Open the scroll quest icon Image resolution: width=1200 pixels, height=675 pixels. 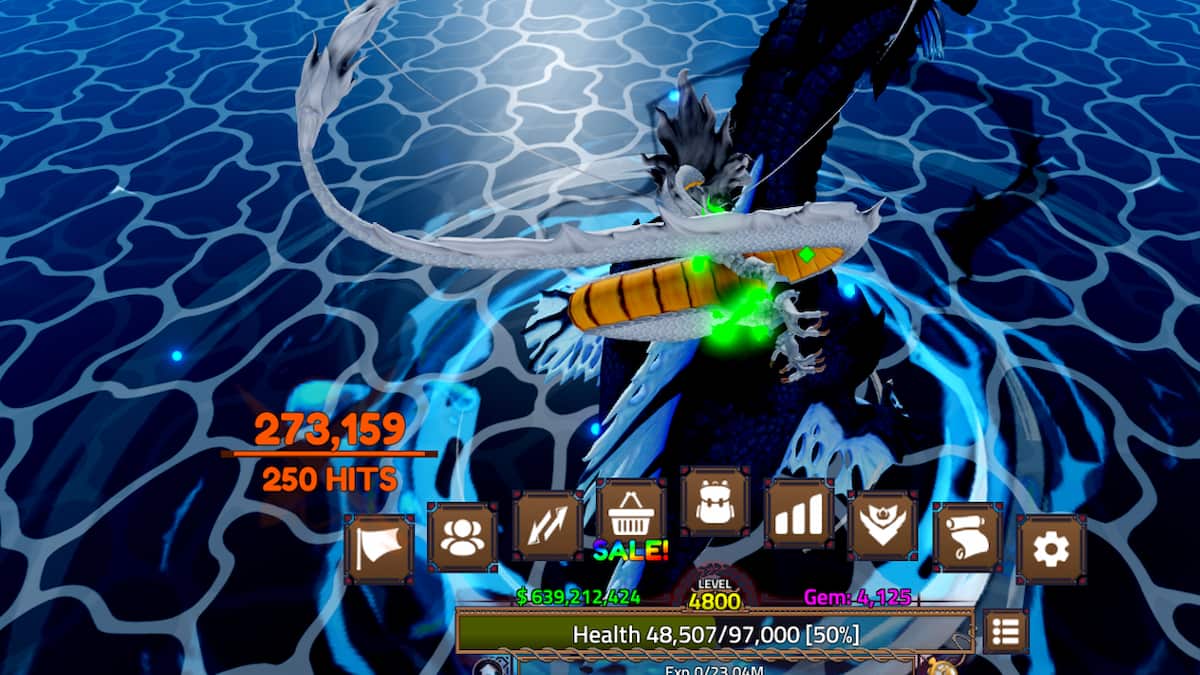pyautogui.click(x=967, y=537)
